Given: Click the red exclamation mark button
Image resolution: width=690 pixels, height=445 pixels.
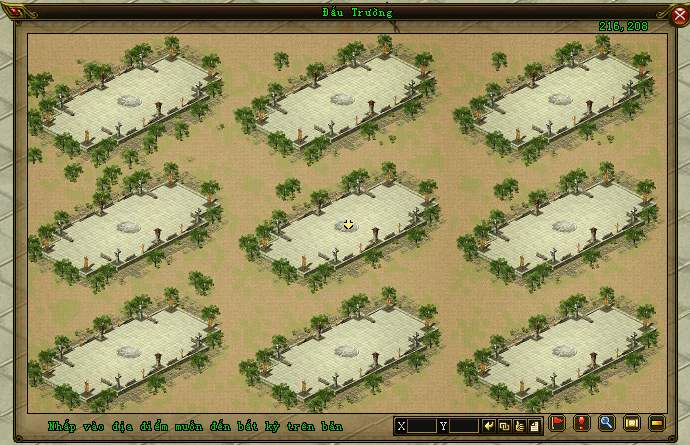Looking at the screenshot, I should (x=582, y=424).
